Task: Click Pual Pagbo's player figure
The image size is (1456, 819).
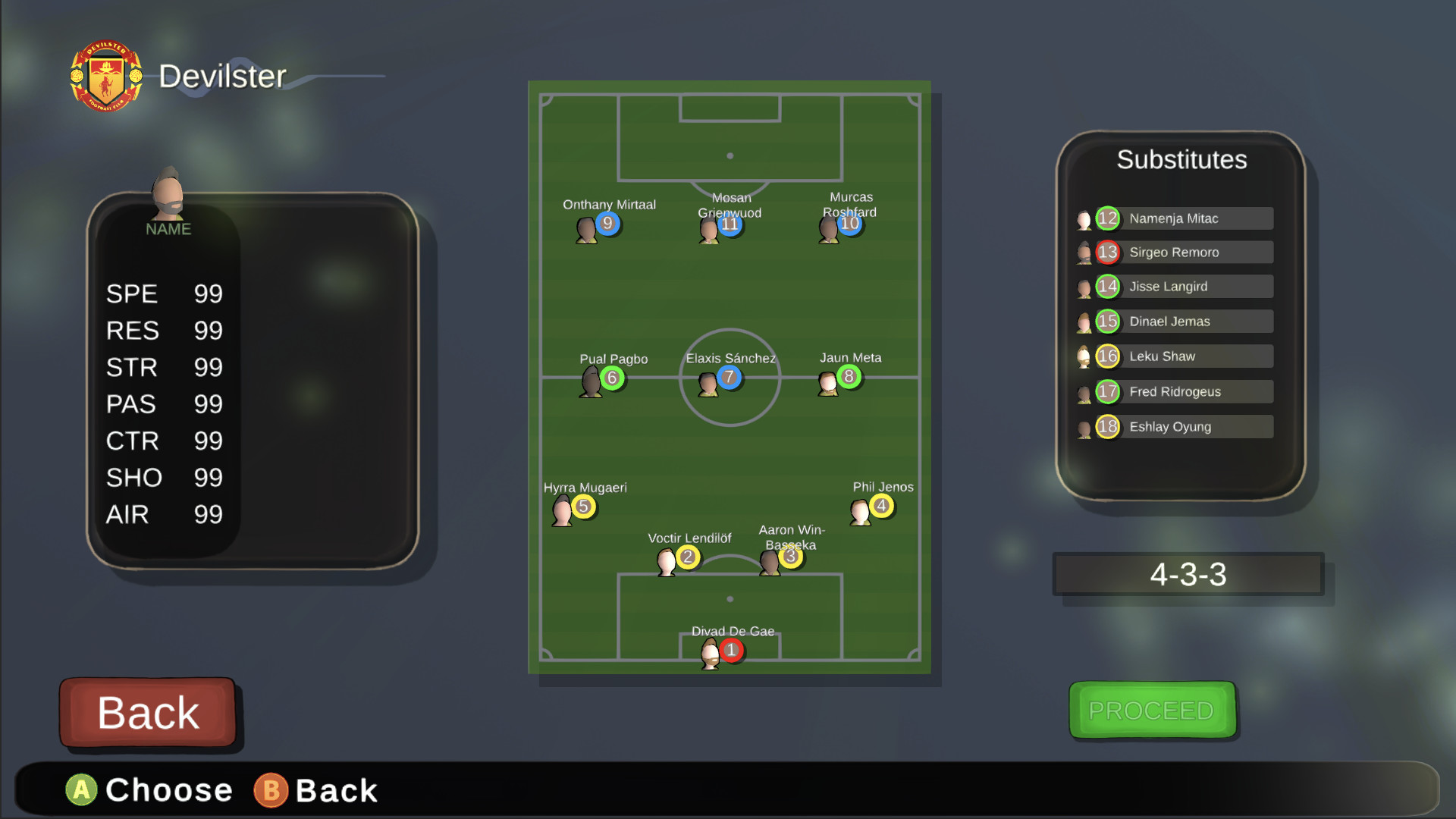Action: tap(594, 379)
